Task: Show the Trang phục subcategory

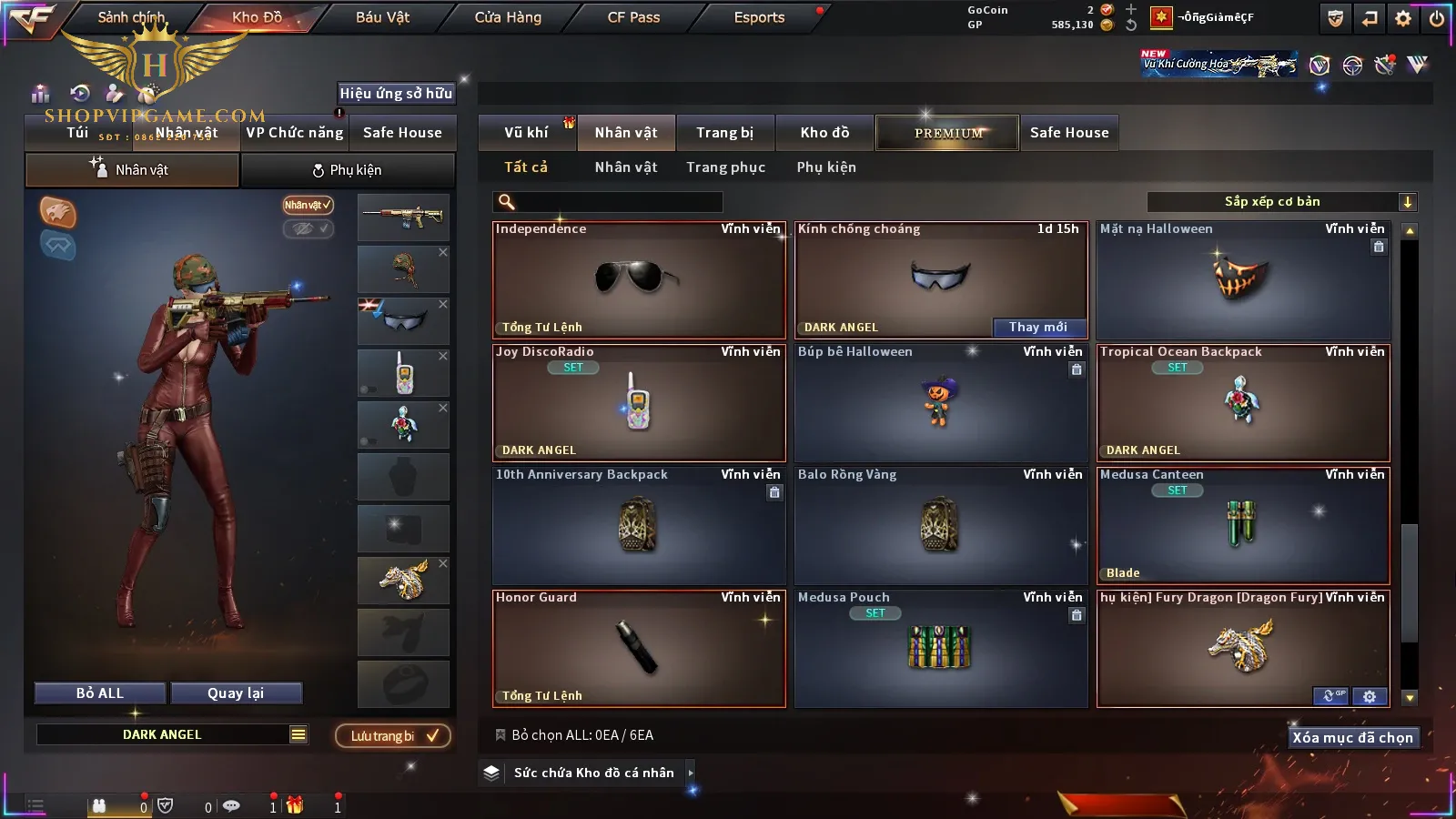Action: (725, 167)
